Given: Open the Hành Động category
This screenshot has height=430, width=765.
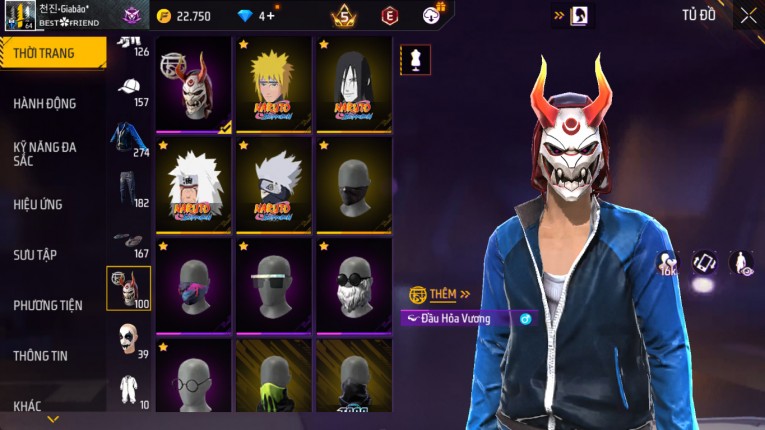Looking at the screenshot, I should [45, 103].
